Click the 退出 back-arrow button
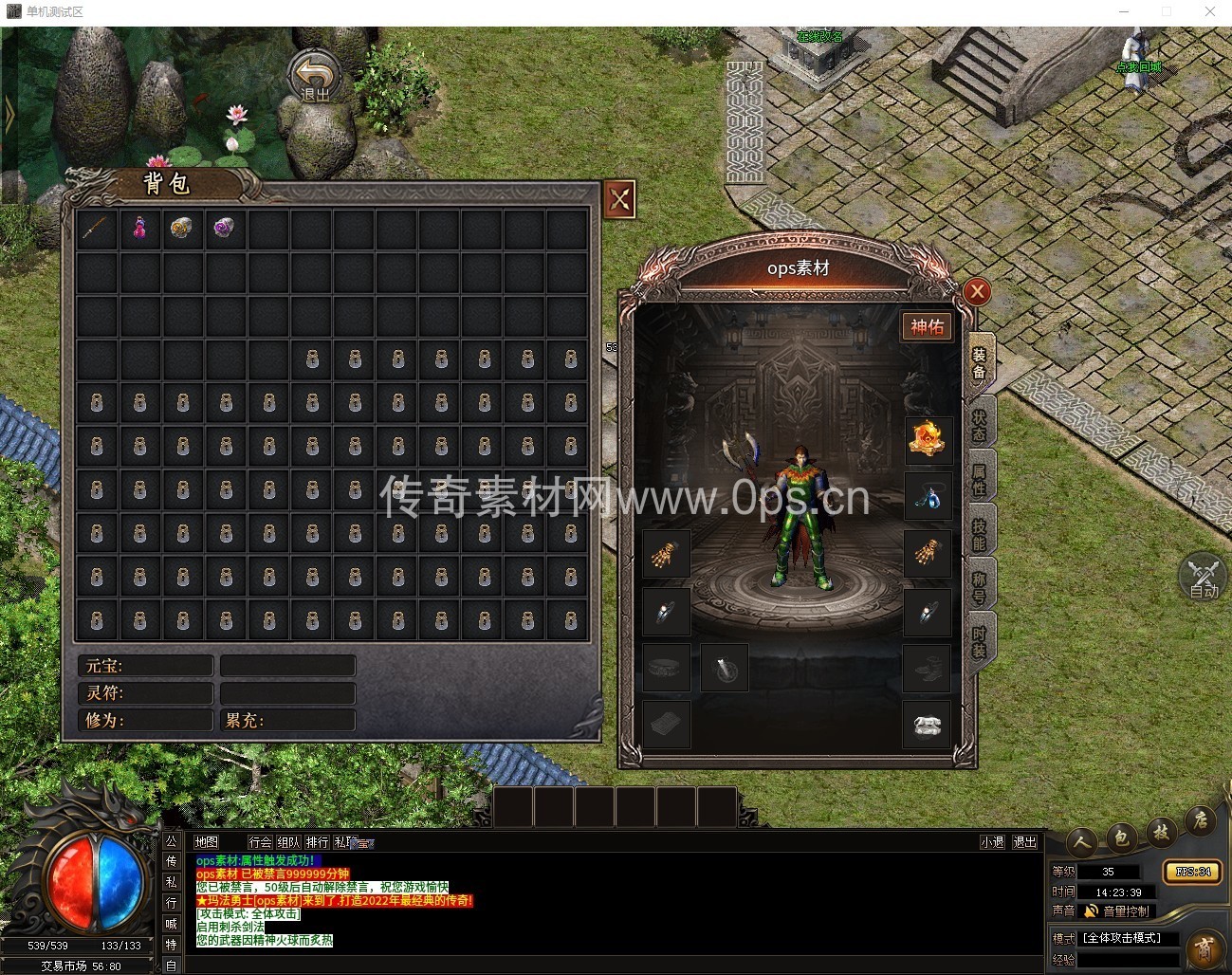The height and width of the screenshot is (975, 1232). point(315,76)
